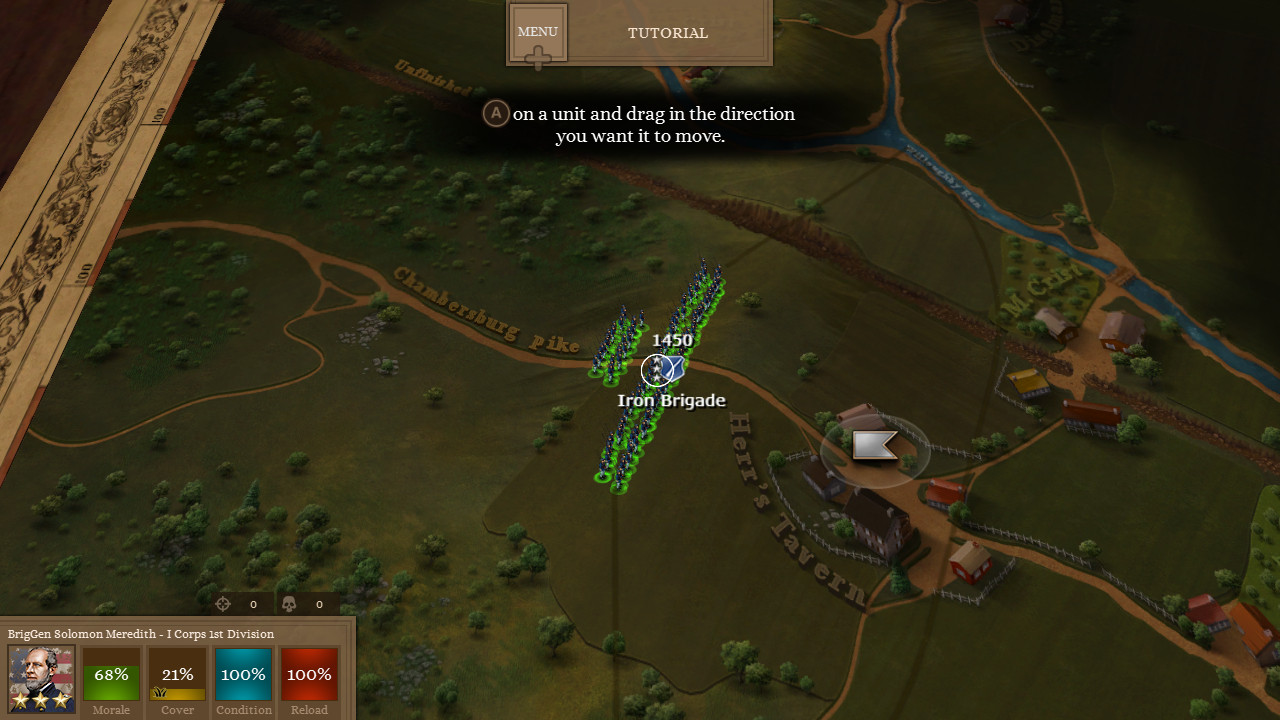The height and width of the screenshot is (720, 1280).
Task: Click the TUTORIAL header panel
Action: (x=667, y=32)
